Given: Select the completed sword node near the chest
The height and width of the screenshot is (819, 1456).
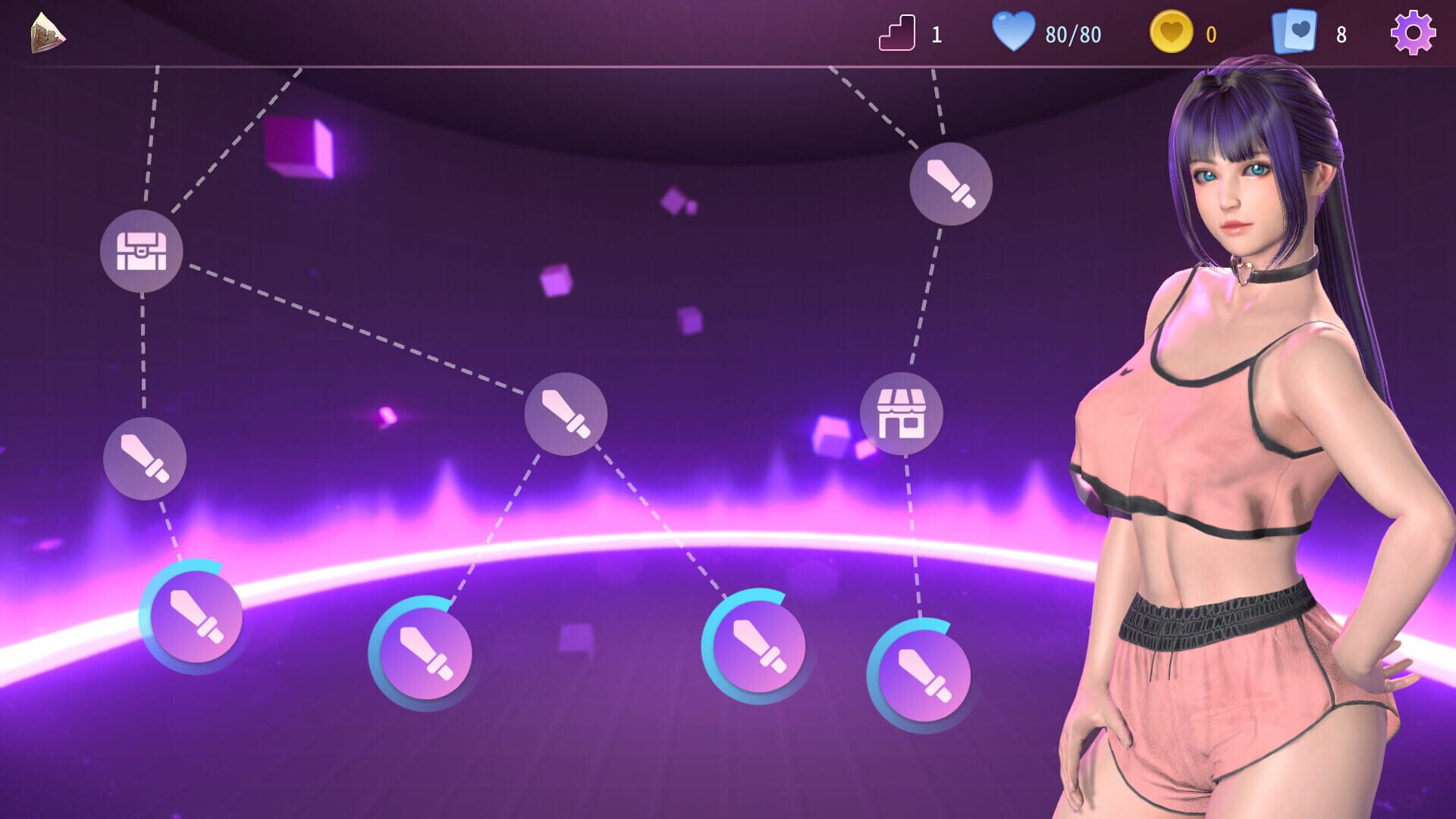Looking at the screenshot, I should pyautogui.click(x=144, y=459).
